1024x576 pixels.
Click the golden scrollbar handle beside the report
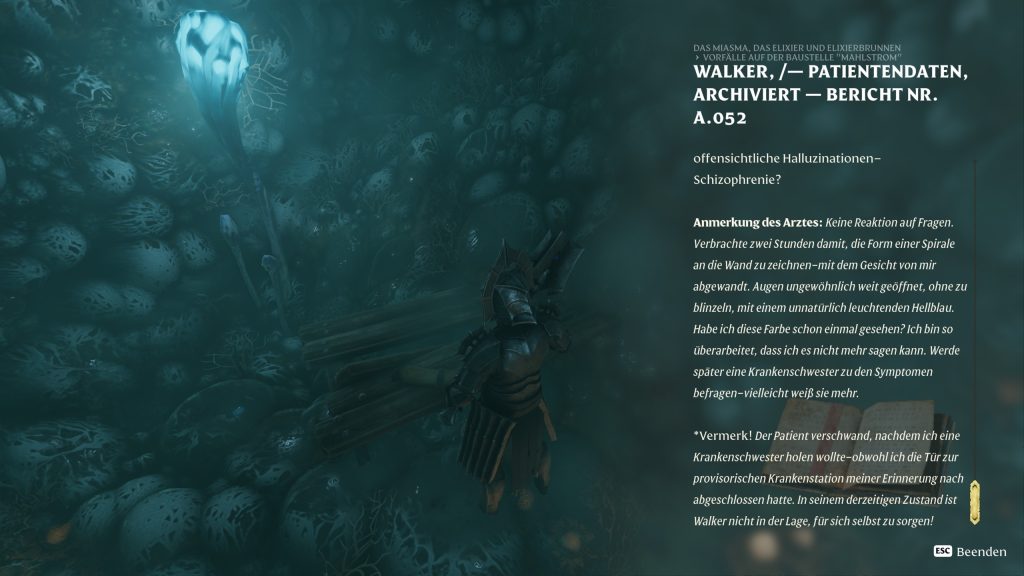(x=974, y=502)
